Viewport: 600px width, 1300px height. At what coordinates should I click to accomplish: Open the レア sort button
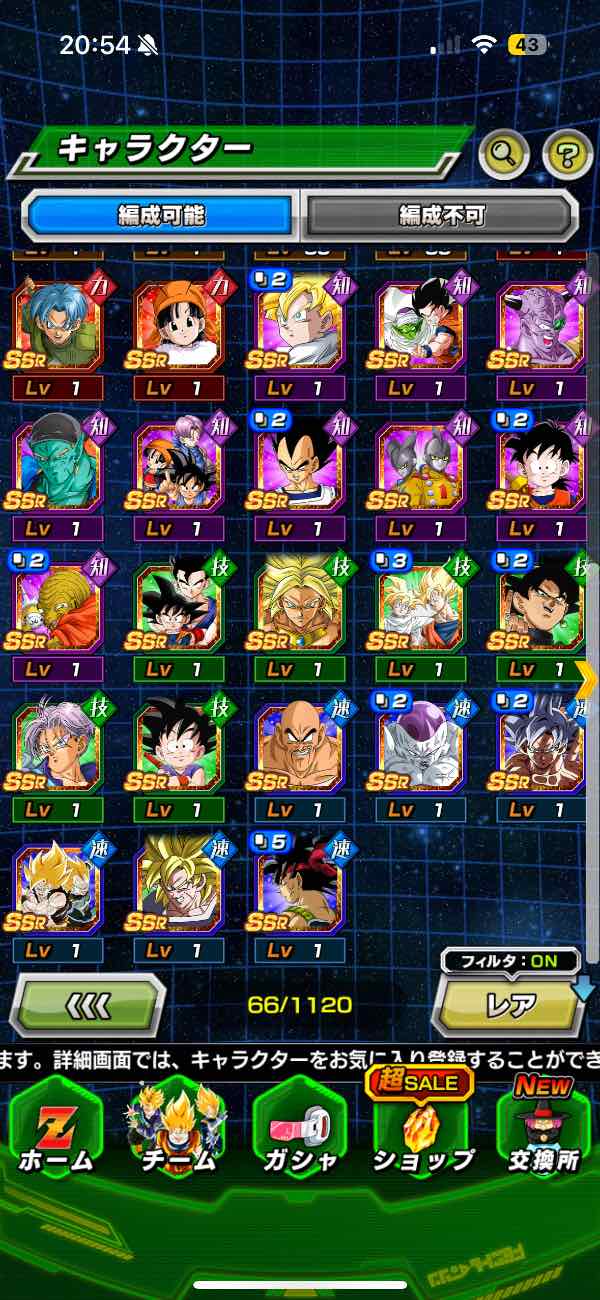click(509, 1005)
